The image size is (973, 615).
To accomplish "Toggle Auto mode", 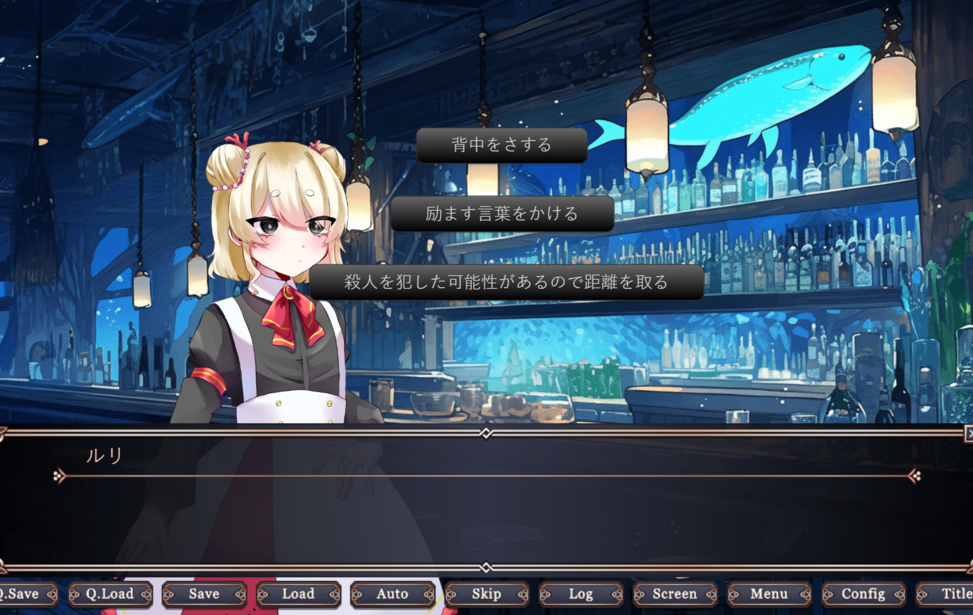I will coord(392,594).
